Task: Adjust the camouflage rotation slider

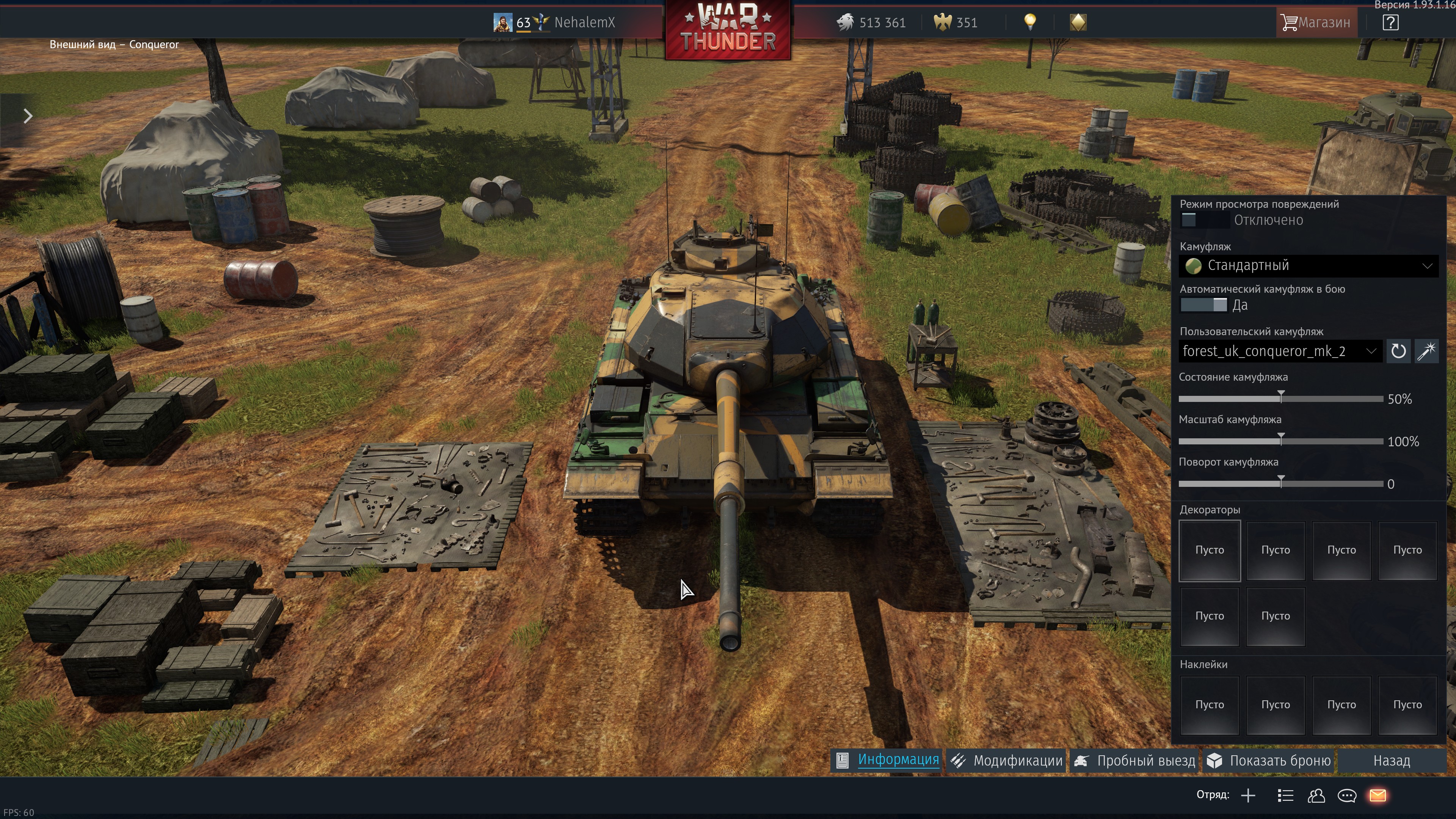Action: (1281, 483)
